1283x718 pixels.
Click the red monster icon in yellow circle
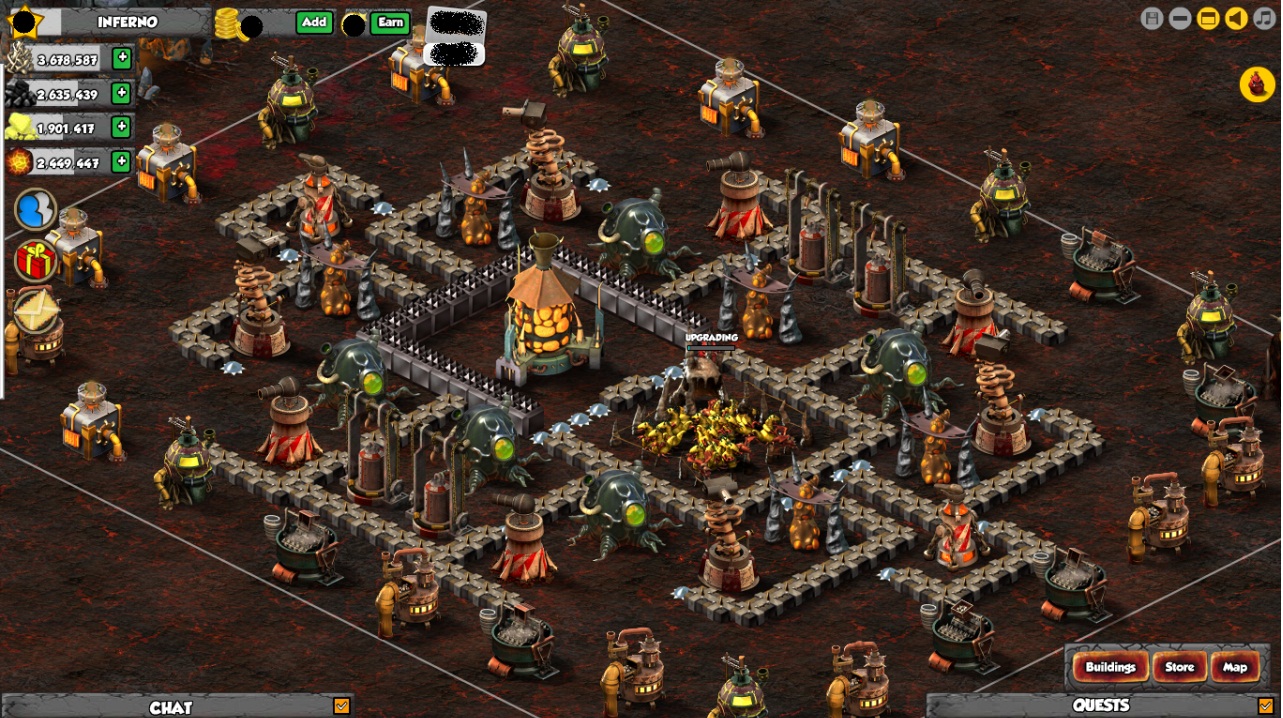[1256, 84]
